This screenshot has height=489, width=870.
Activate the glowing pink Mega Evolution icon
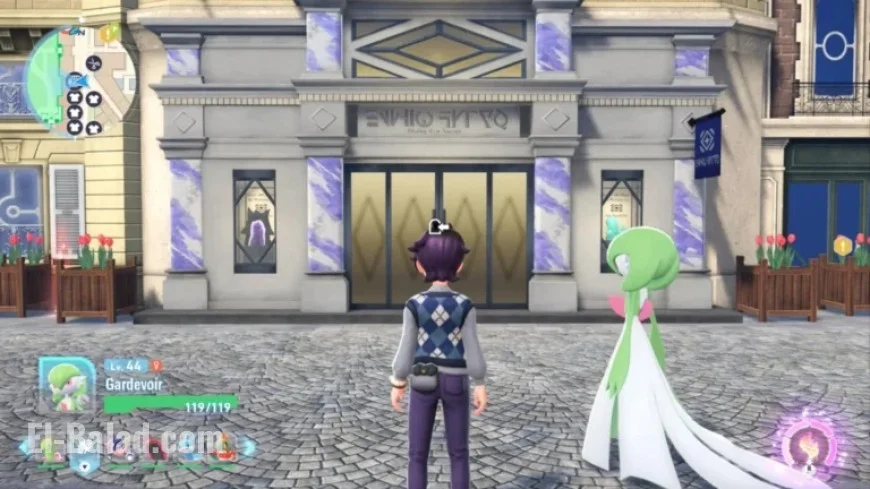tap(808, 444)
